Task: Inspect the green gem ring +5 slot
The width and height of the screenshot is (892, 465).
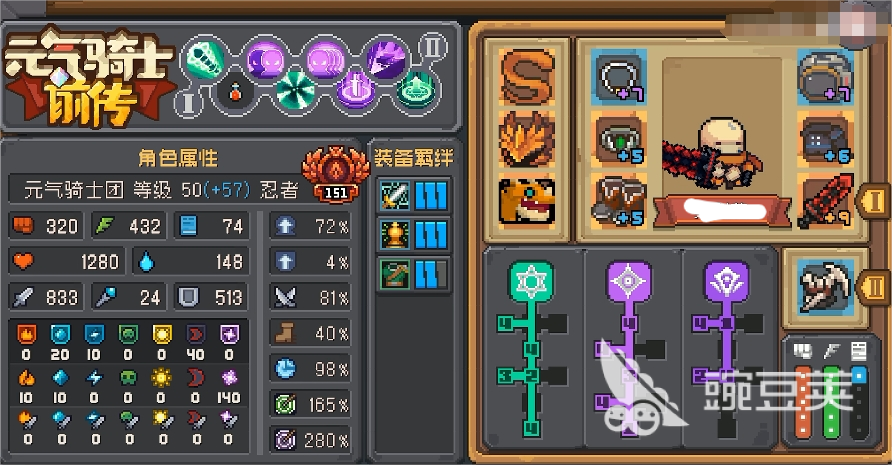Action: (619, 139)
